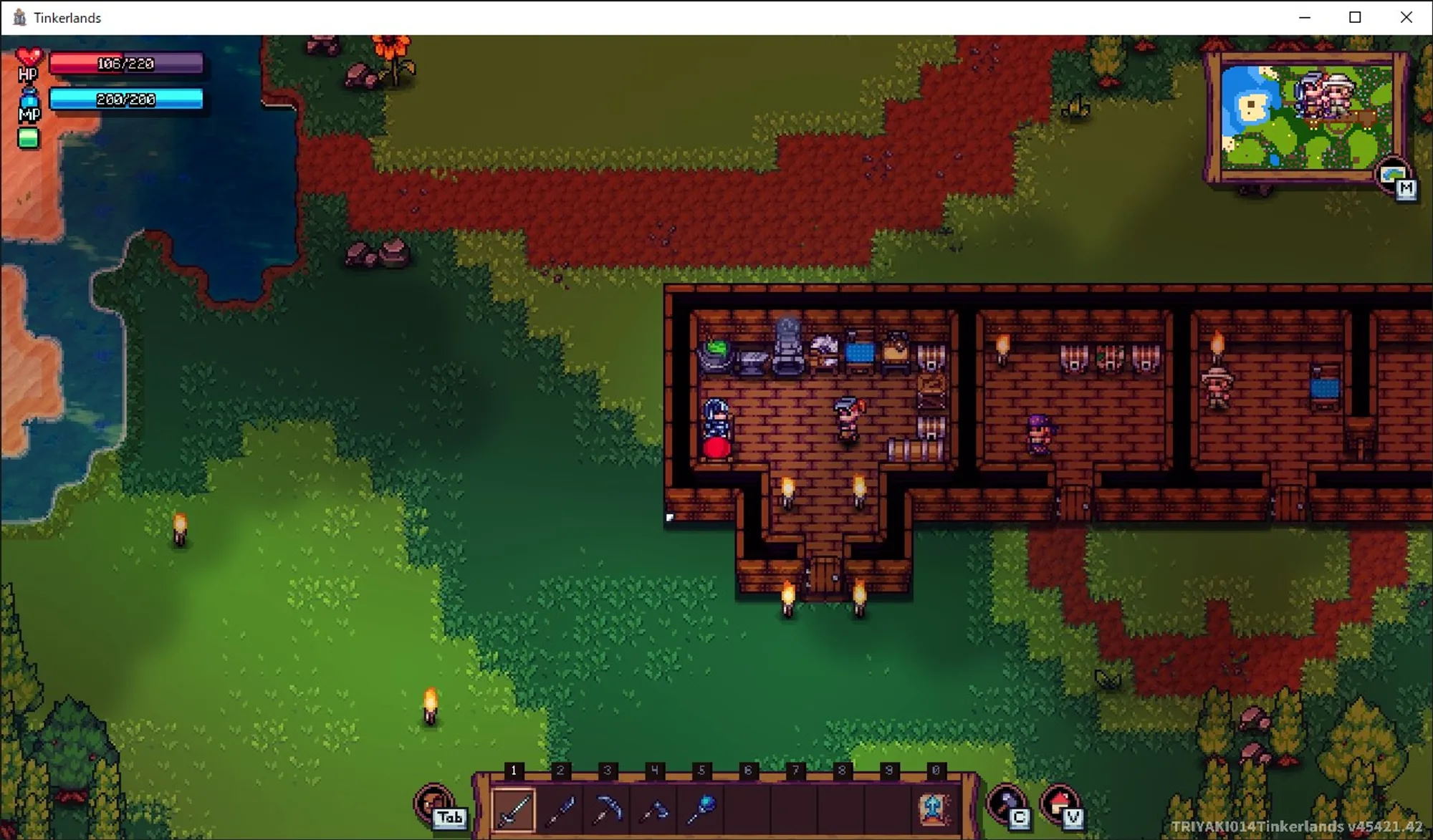Choose the pickaxe in the hotbar
This screenshot has height=840, width=1433.
coord(608,810)
